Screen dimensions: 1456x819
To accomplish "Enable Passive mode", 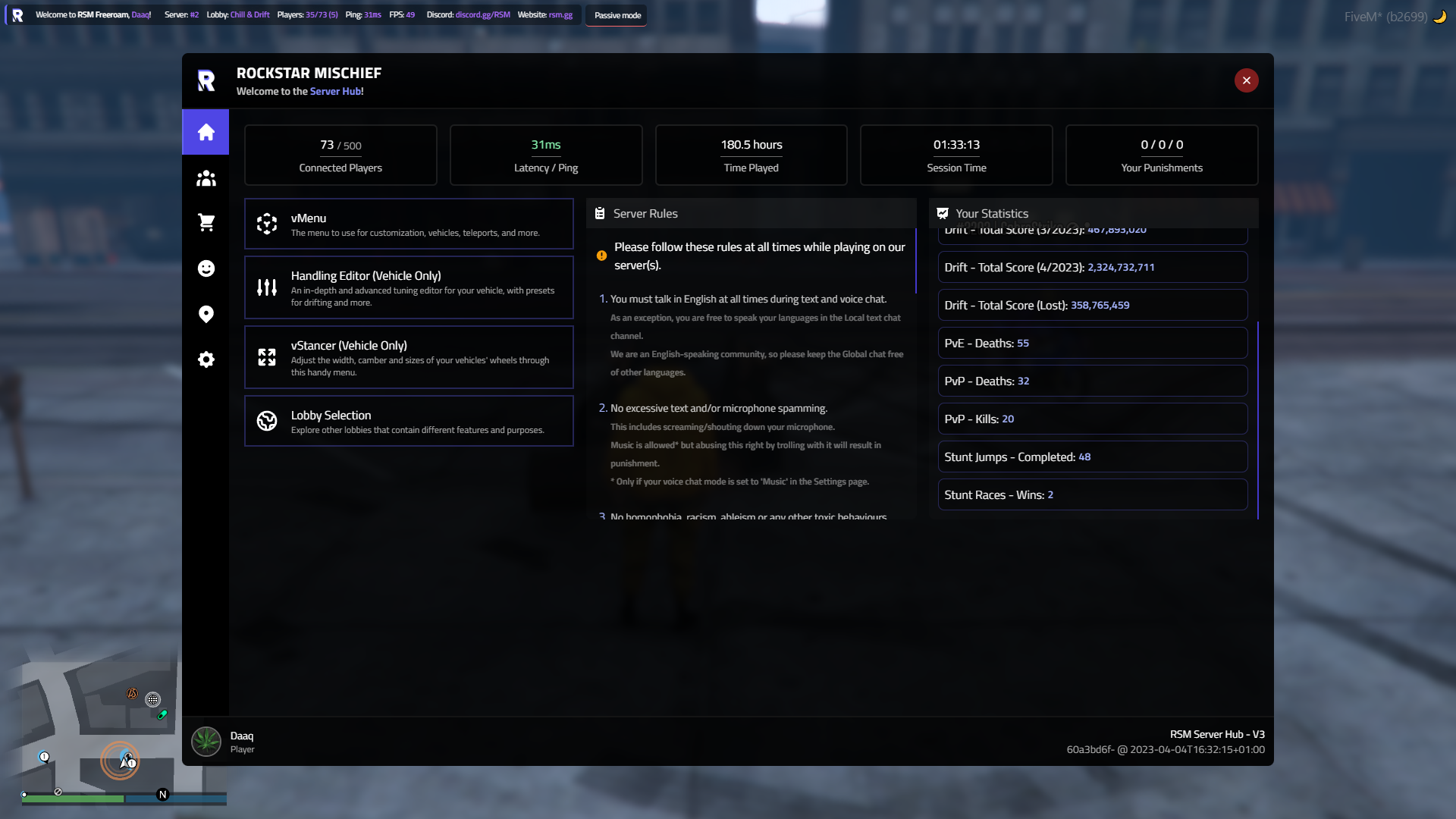I will click(616, 15).
